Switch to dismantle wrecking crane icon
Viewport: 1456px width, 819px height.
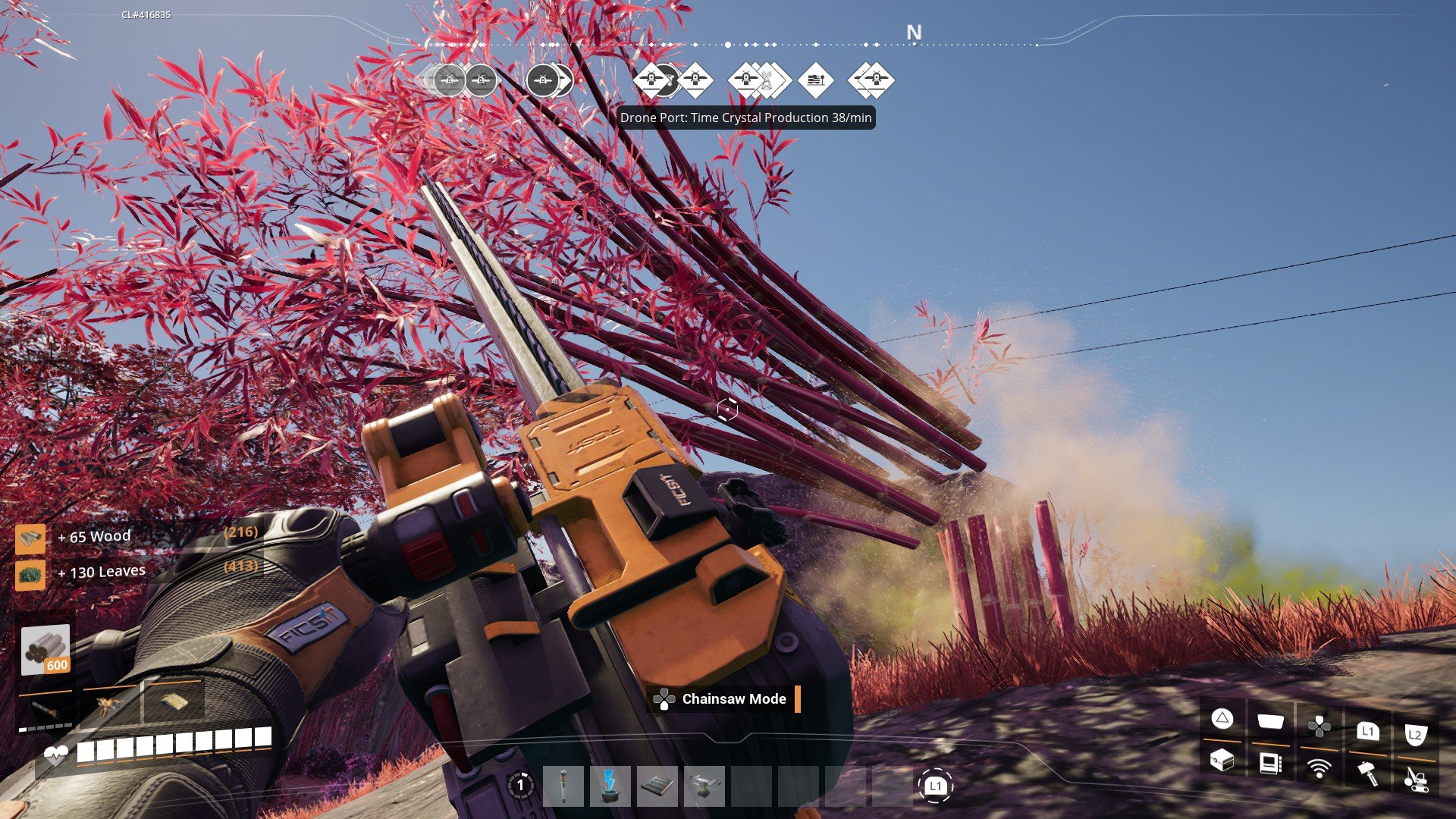(x=1415, y=778)
